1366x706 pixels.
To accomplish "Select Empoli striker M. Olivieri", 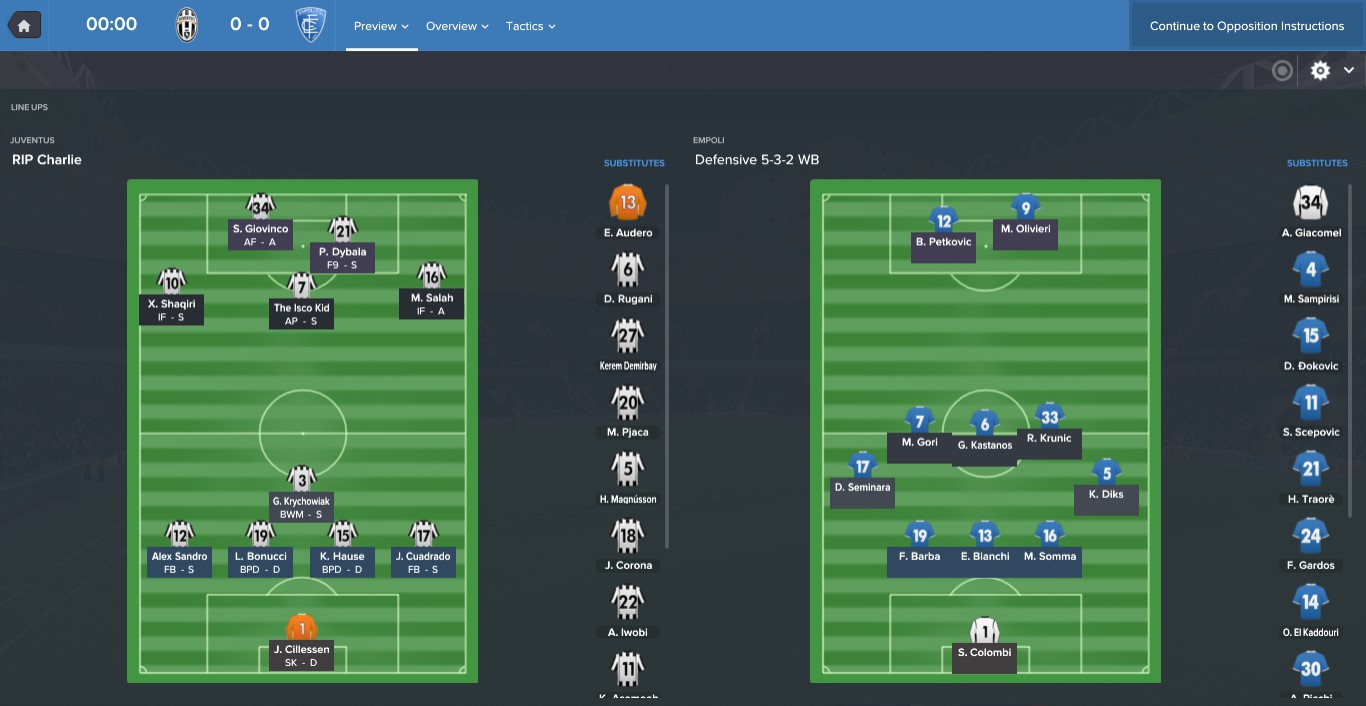I will pyautogui.click(x=1025, y=208).
